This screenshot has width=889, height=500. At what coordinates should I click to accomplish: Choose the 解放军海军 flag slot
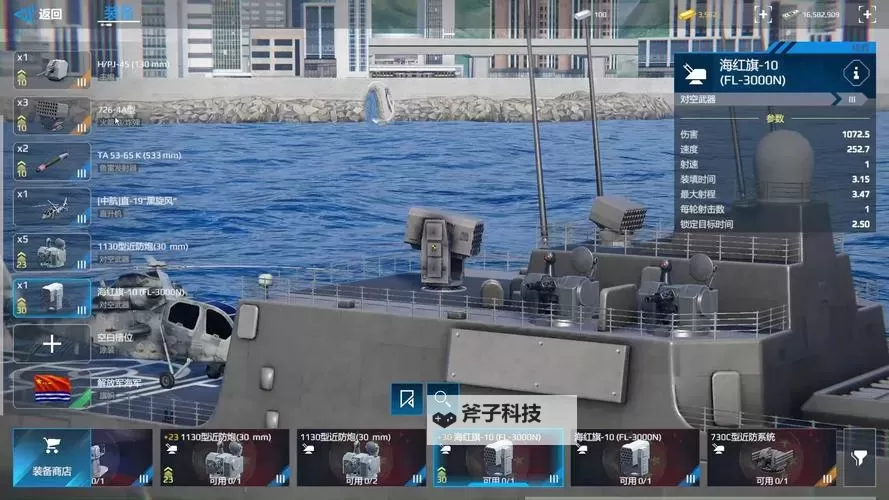point(52,388)
